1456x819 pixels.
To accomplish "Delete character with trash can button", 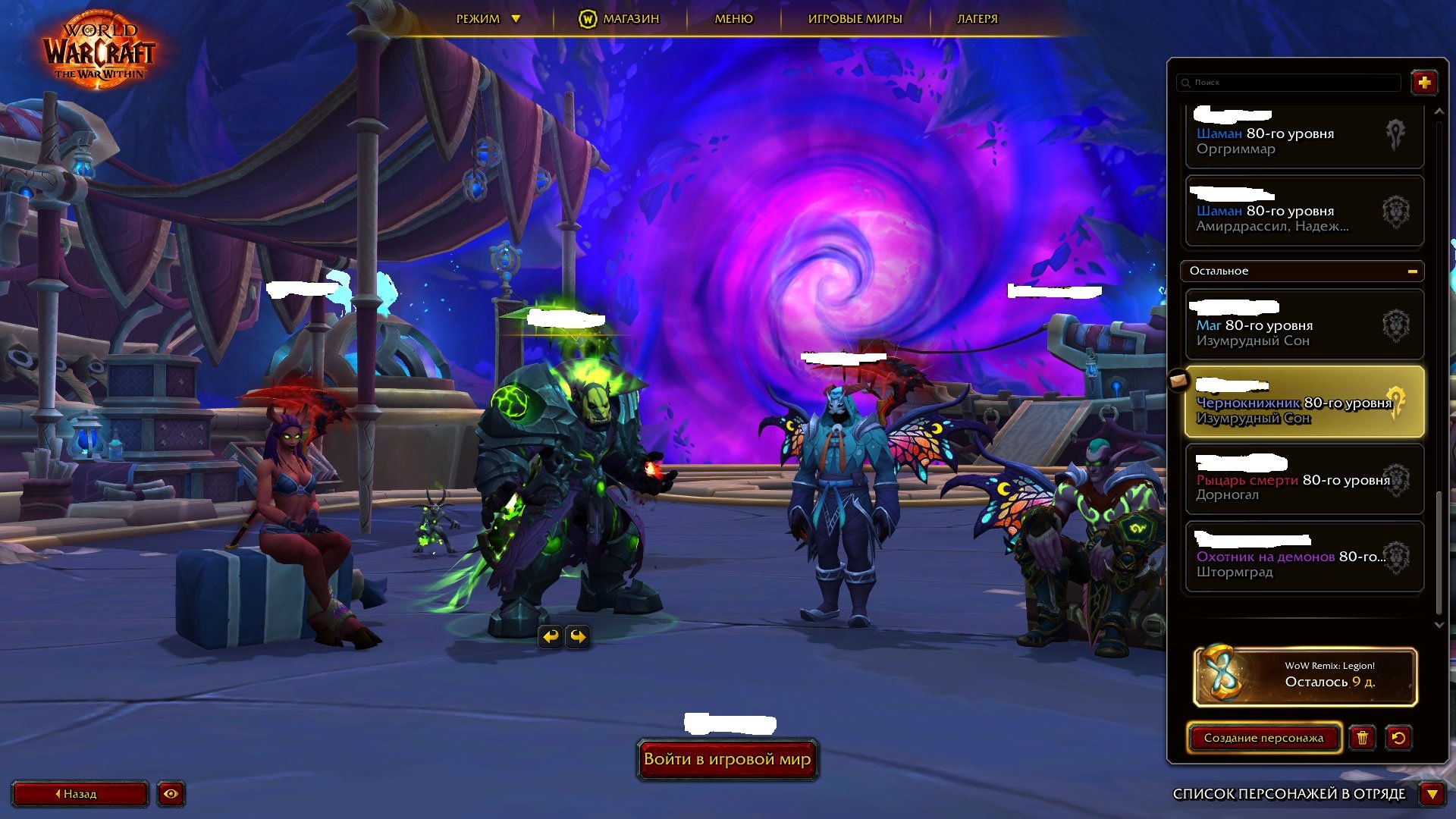I will pyautogui.click(x=1362, y=738).
